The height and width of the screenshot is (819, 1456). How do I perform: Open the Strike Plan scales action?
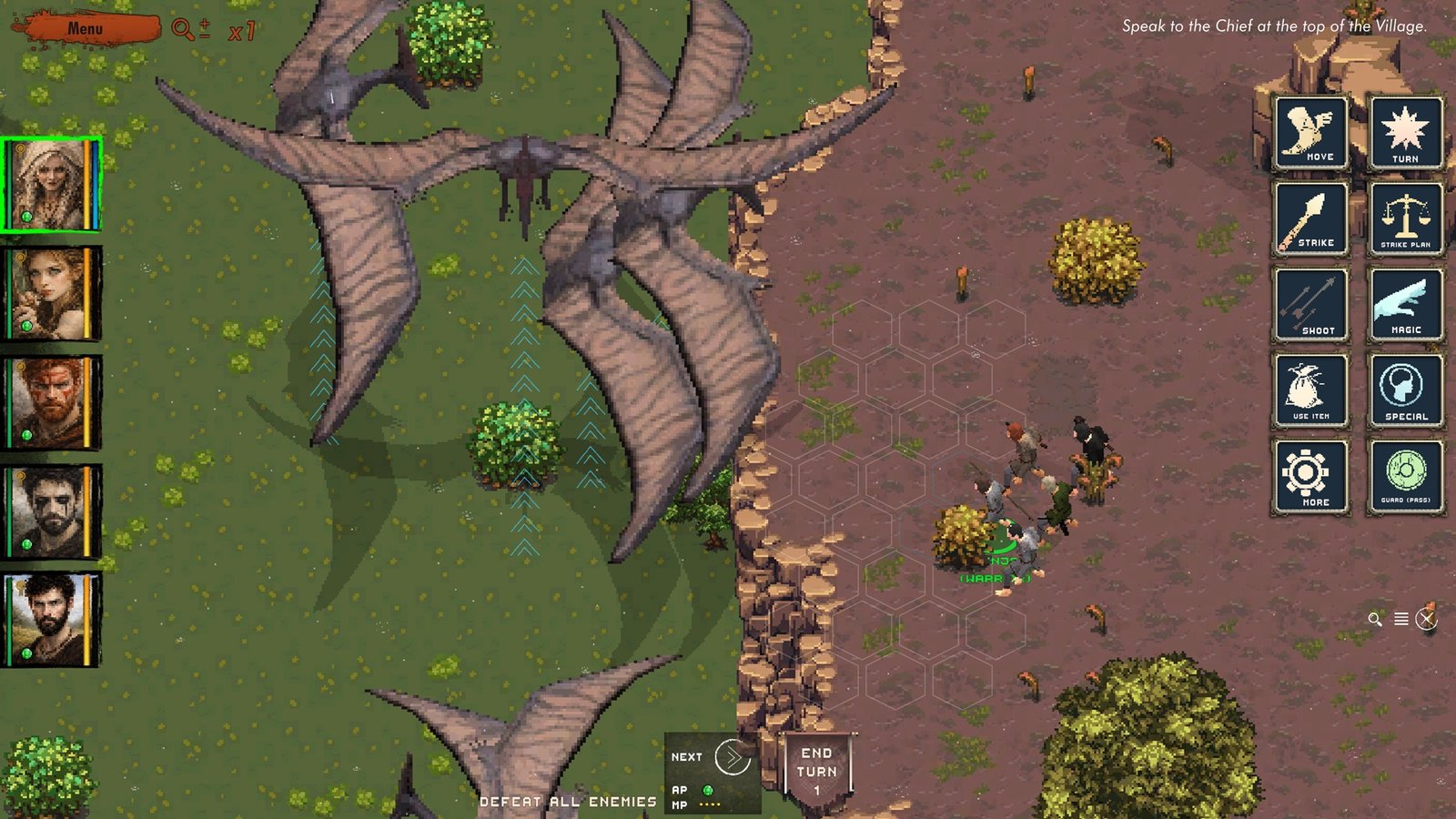1405,218
